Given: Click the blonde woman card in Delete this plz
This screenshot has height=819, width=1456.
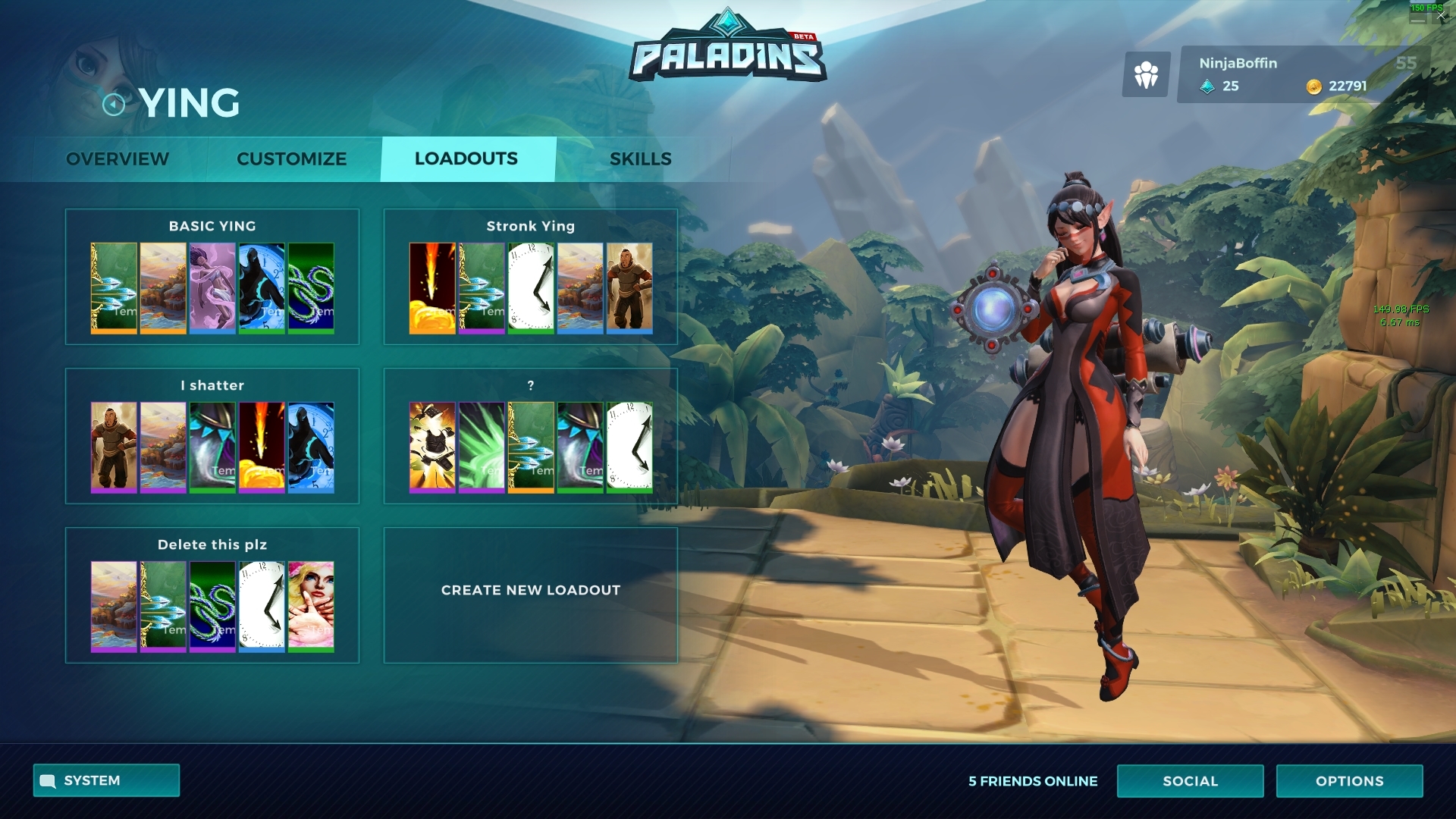Looking at the screenshot, I should 311,606.
